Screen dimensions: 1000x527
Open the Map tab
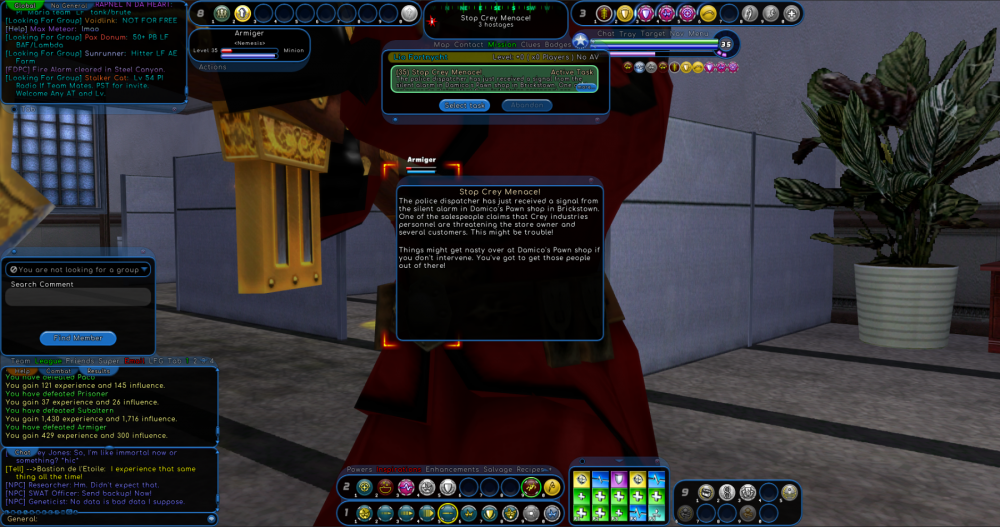442,45
